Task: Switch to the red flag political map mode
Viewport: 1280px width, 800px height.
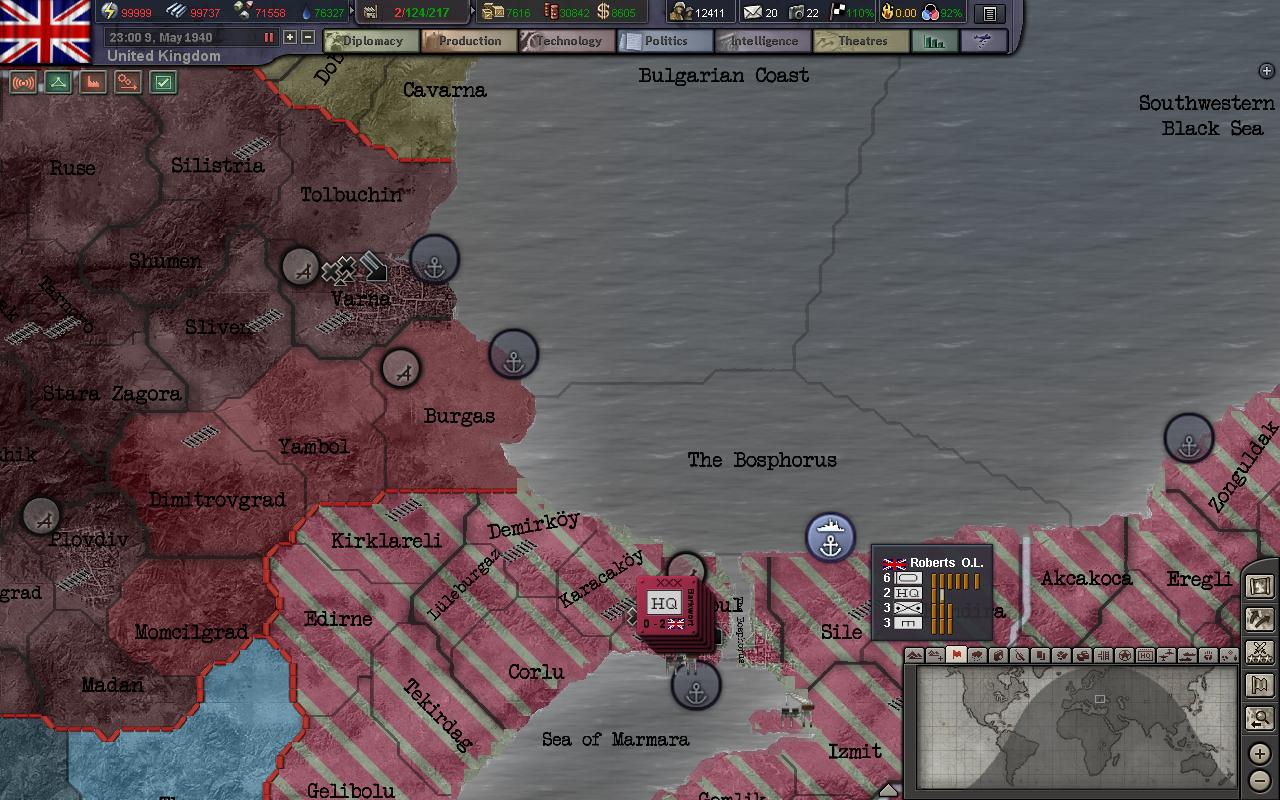Action: [x=956, y=655]
